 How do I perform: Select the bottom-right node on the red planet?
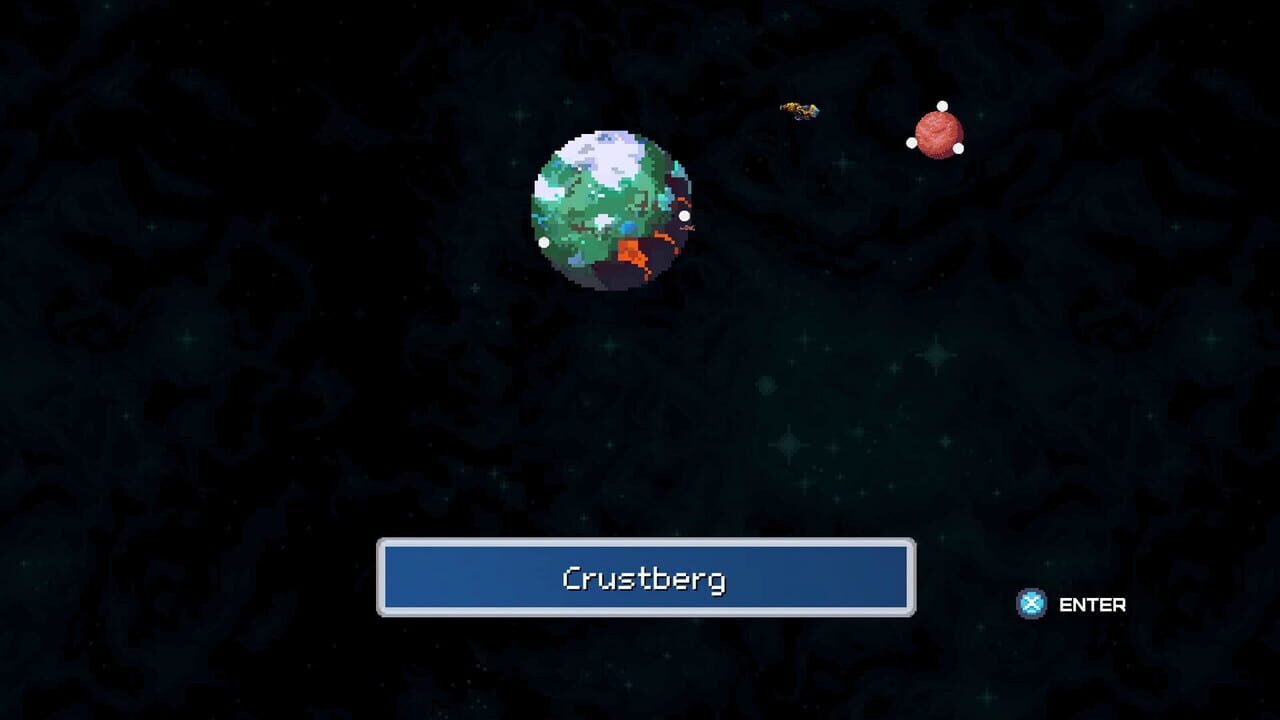point(959,148)
